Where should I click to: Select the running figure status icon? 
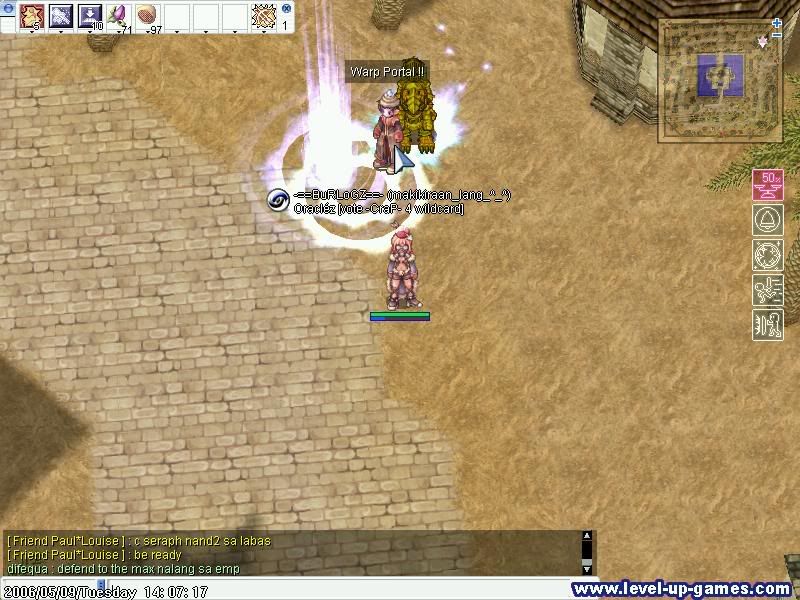pos(767,290)
